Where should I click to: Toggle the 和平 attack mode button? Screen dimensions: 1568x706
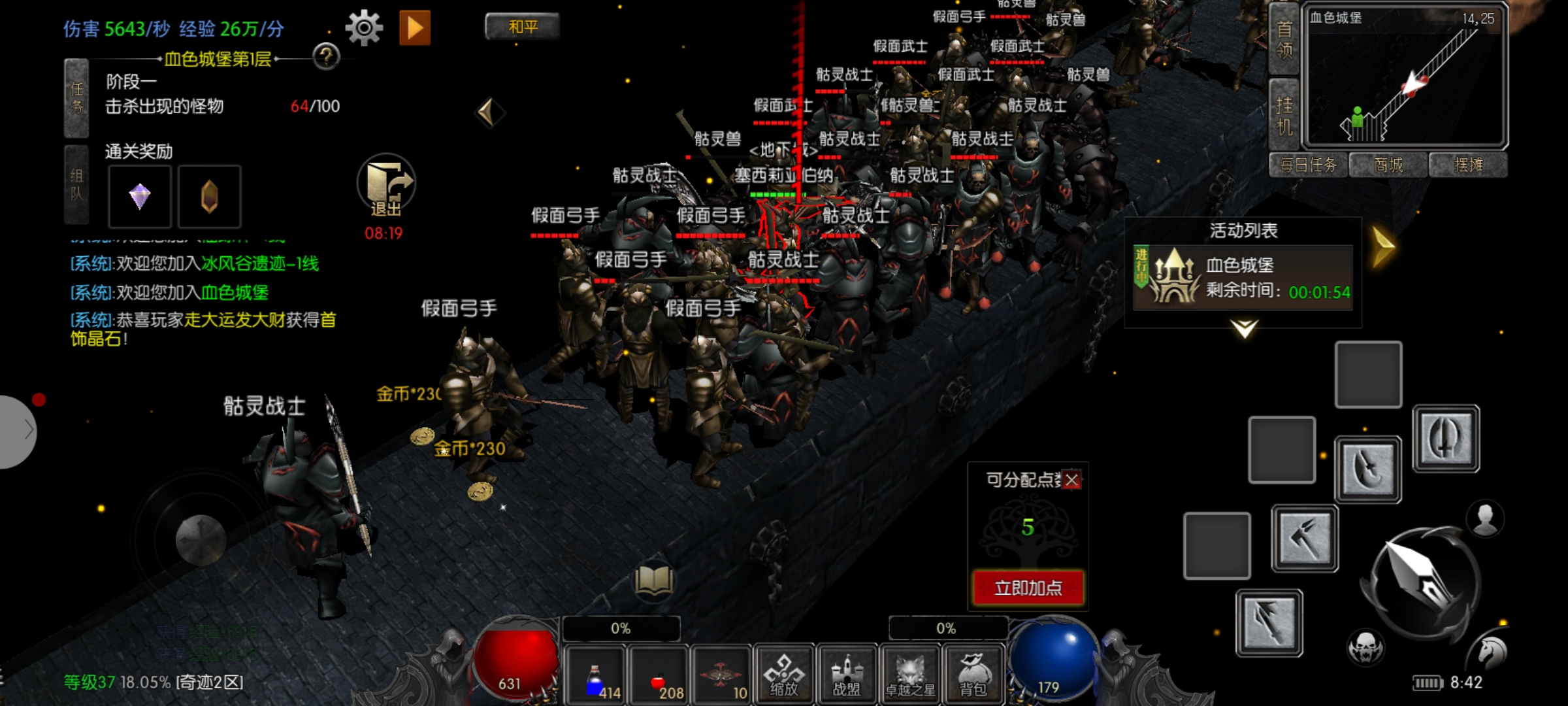[x=523, y=27]
